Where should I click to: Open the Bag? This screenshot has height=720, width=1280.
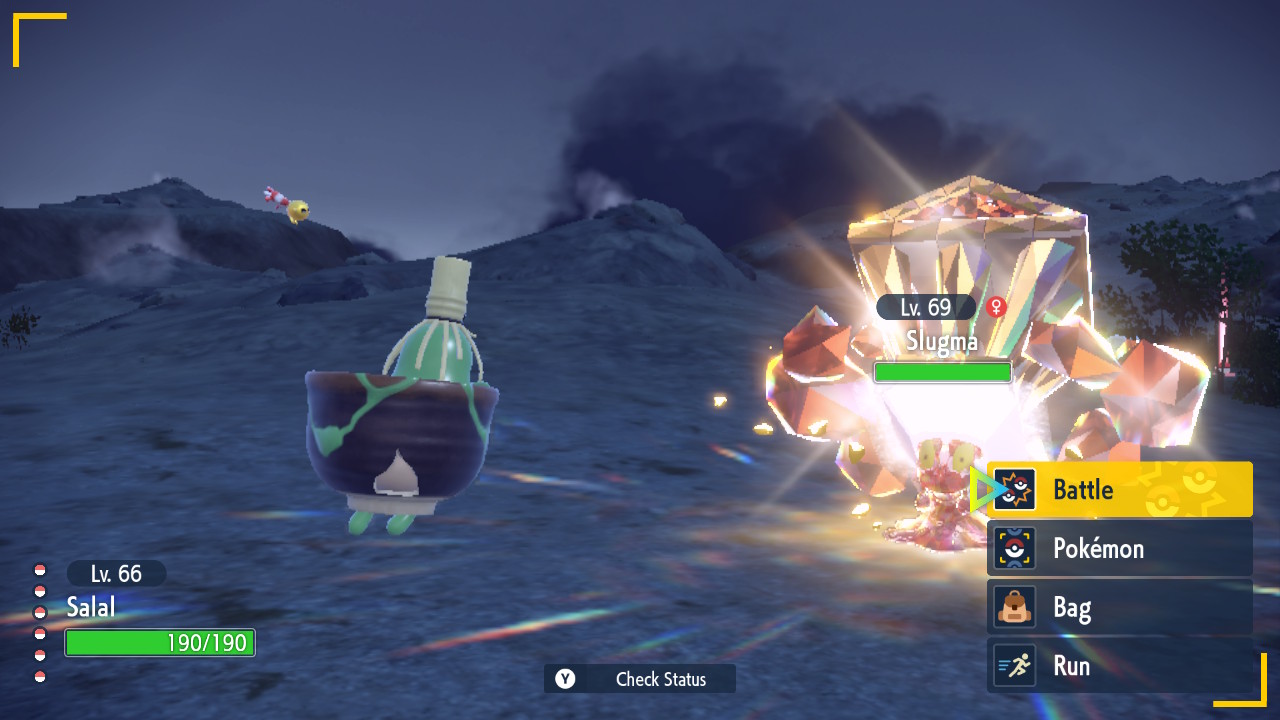pyautogui.click(x=1119, y=607)
